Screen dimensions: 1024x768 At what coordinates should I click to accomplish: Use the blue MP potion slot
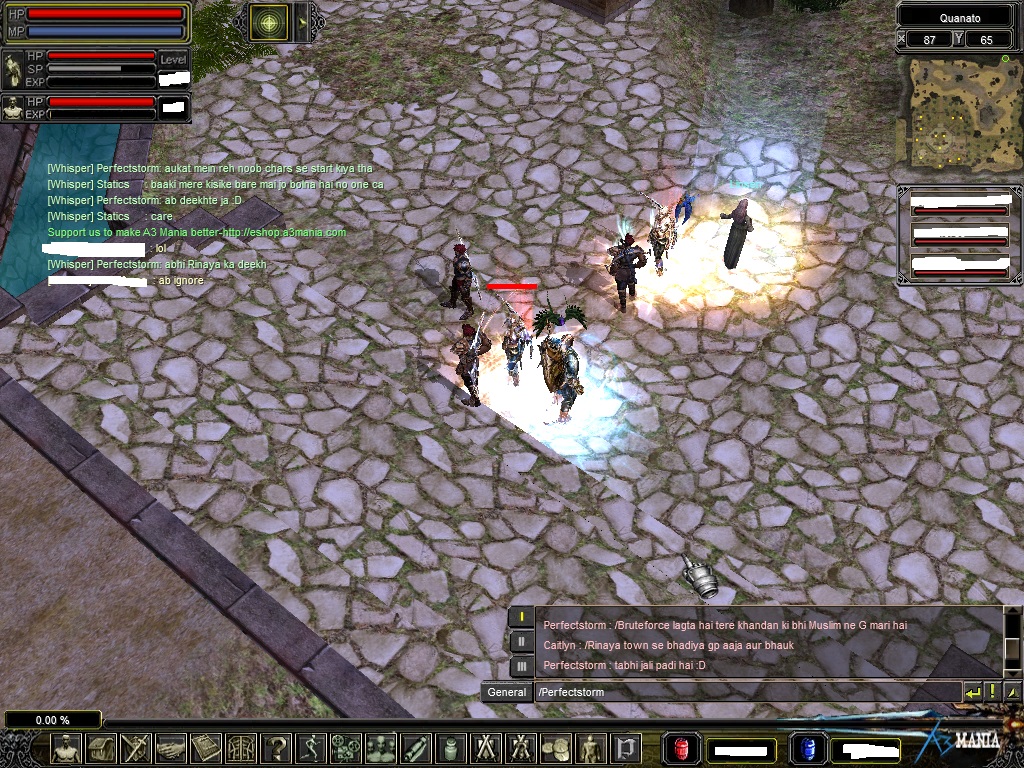click(807, 748)
